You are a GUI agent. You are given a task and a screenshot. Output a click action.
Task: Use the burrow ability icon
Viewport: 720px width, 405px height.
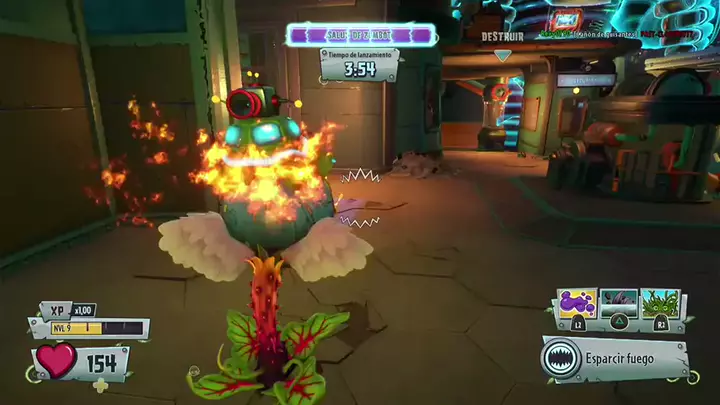click(619, 304)
